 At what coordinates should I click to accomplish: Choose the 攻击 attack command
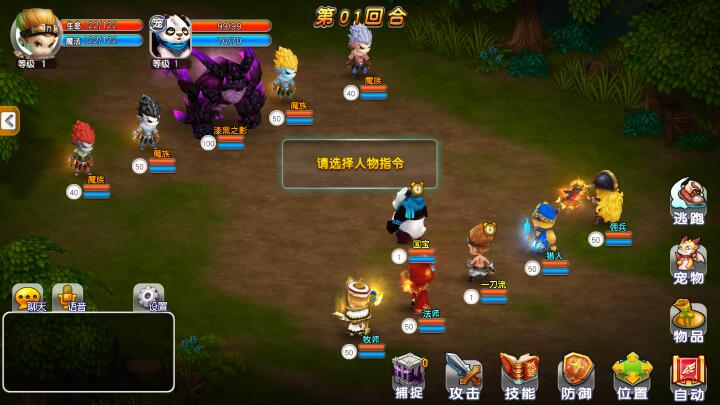point(464,376)
